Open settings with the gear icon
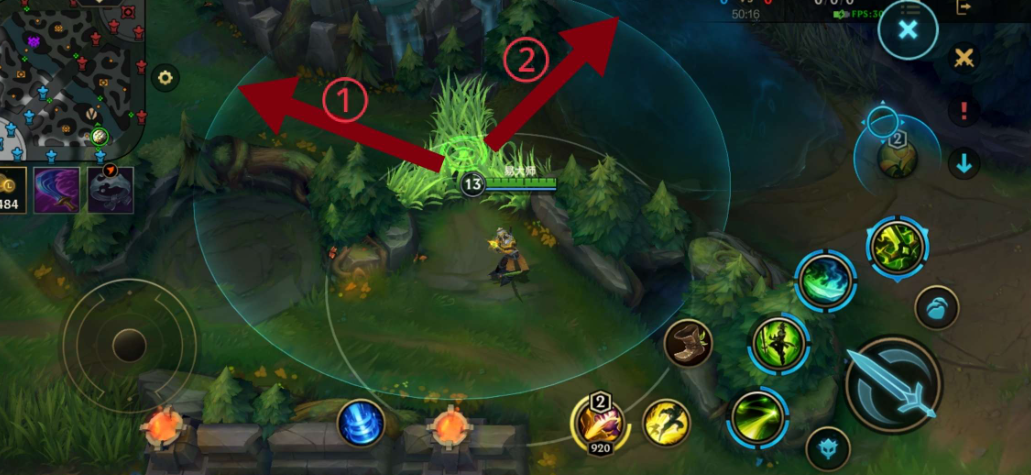The width and height of the screenshot is (1031, 475). 165,77
